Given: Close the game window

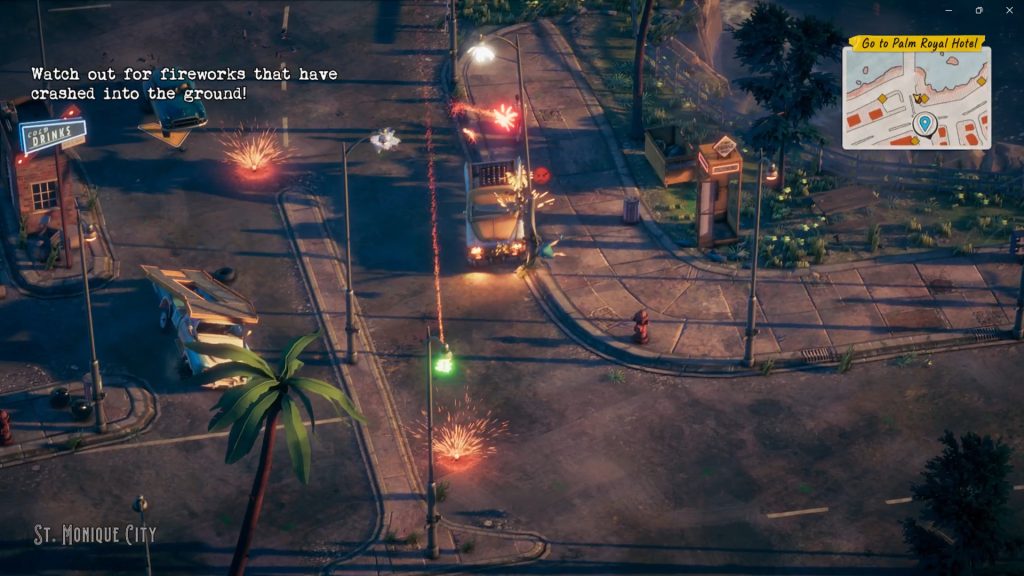Looking at the screenshot, I should tap(1008, 10).
